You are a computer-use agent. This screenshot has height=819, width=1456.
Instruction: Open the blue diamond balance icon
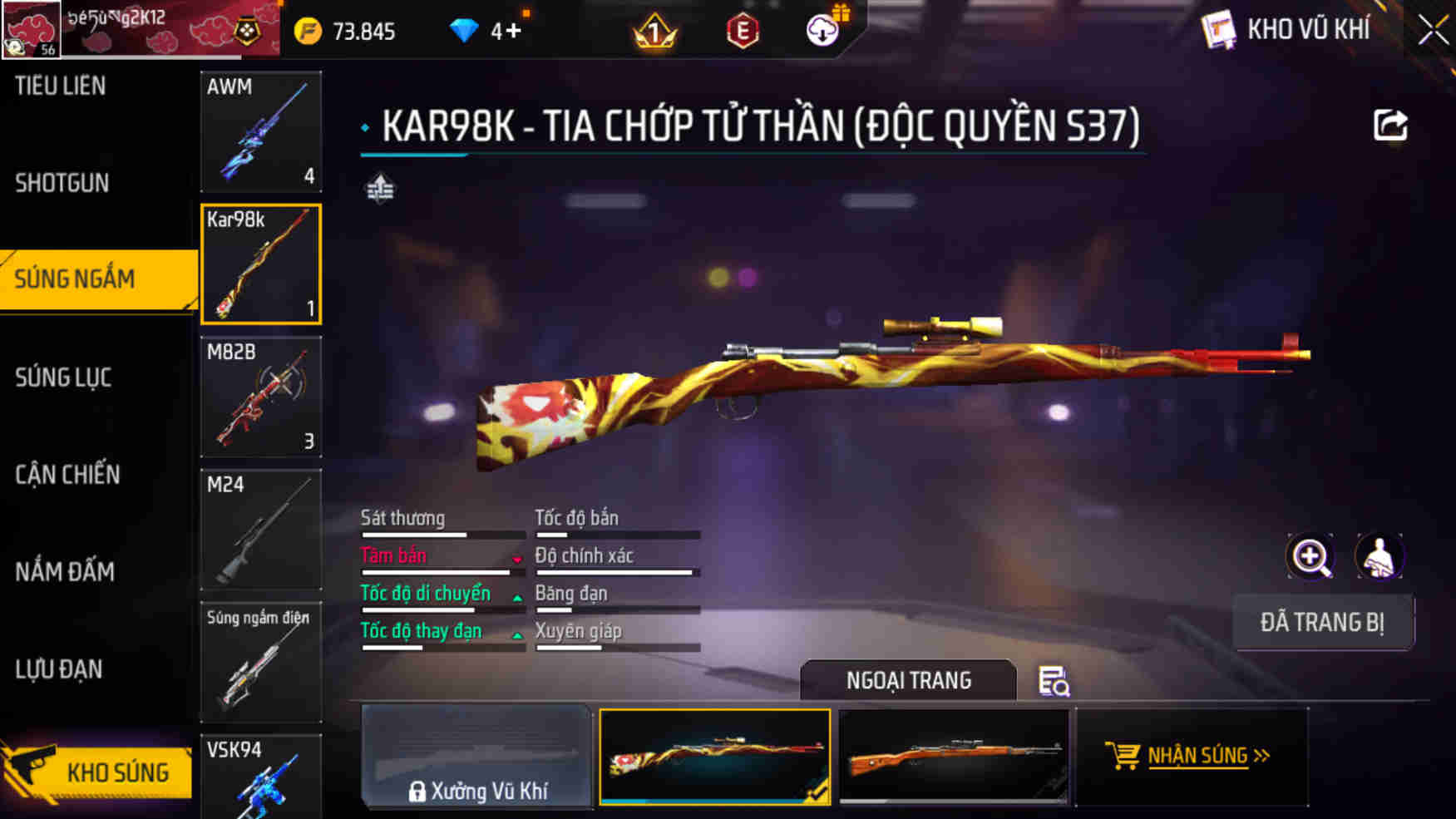pyautogui.click(x=463, y=29)
